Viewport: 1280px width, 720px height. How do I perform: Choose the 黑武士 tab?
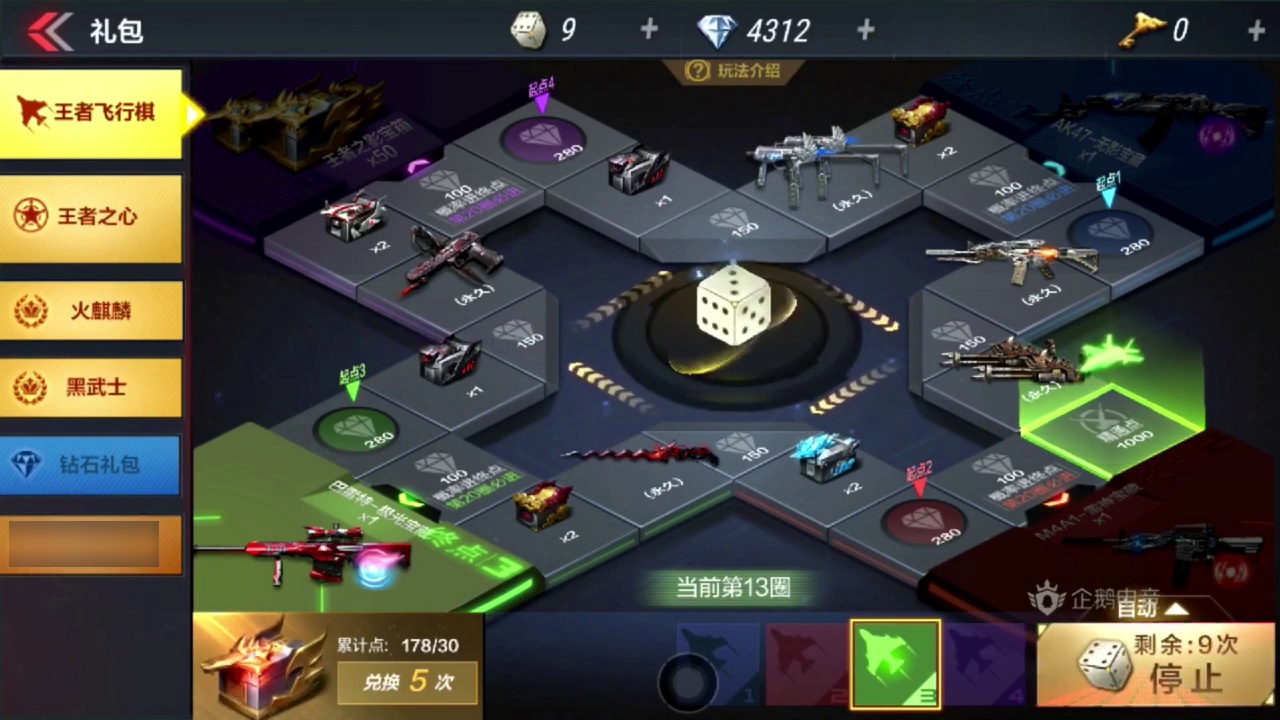point(91,387)
